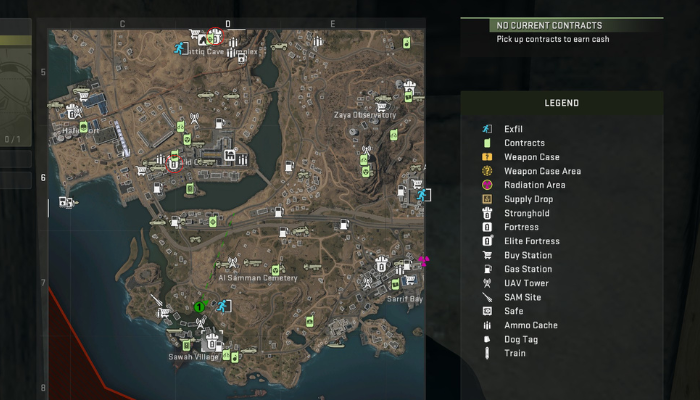Select the Stronghold legend entry

point(527,213)
